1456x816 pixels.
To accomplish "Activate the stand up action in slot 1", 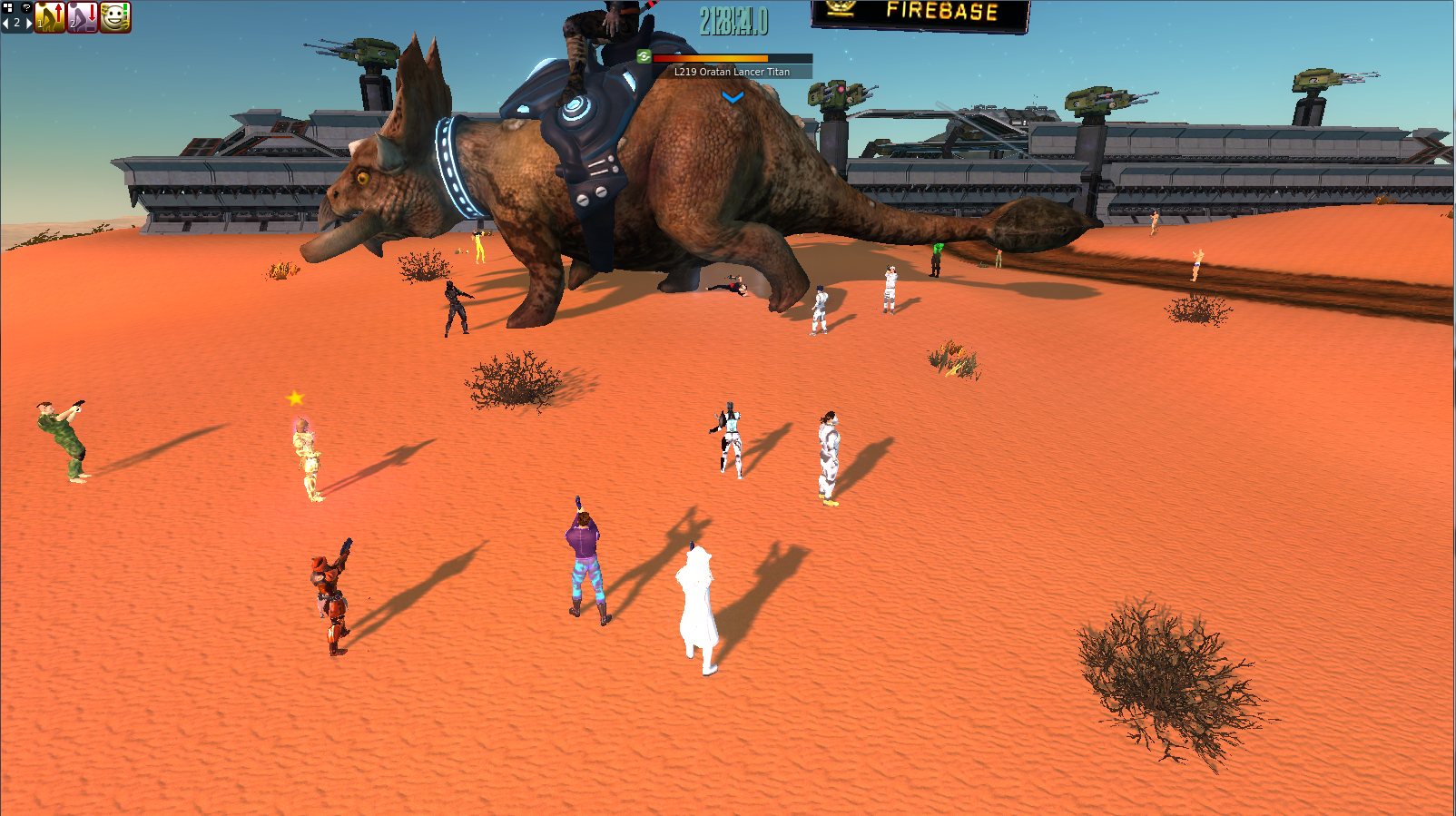I will pos(50,17).
